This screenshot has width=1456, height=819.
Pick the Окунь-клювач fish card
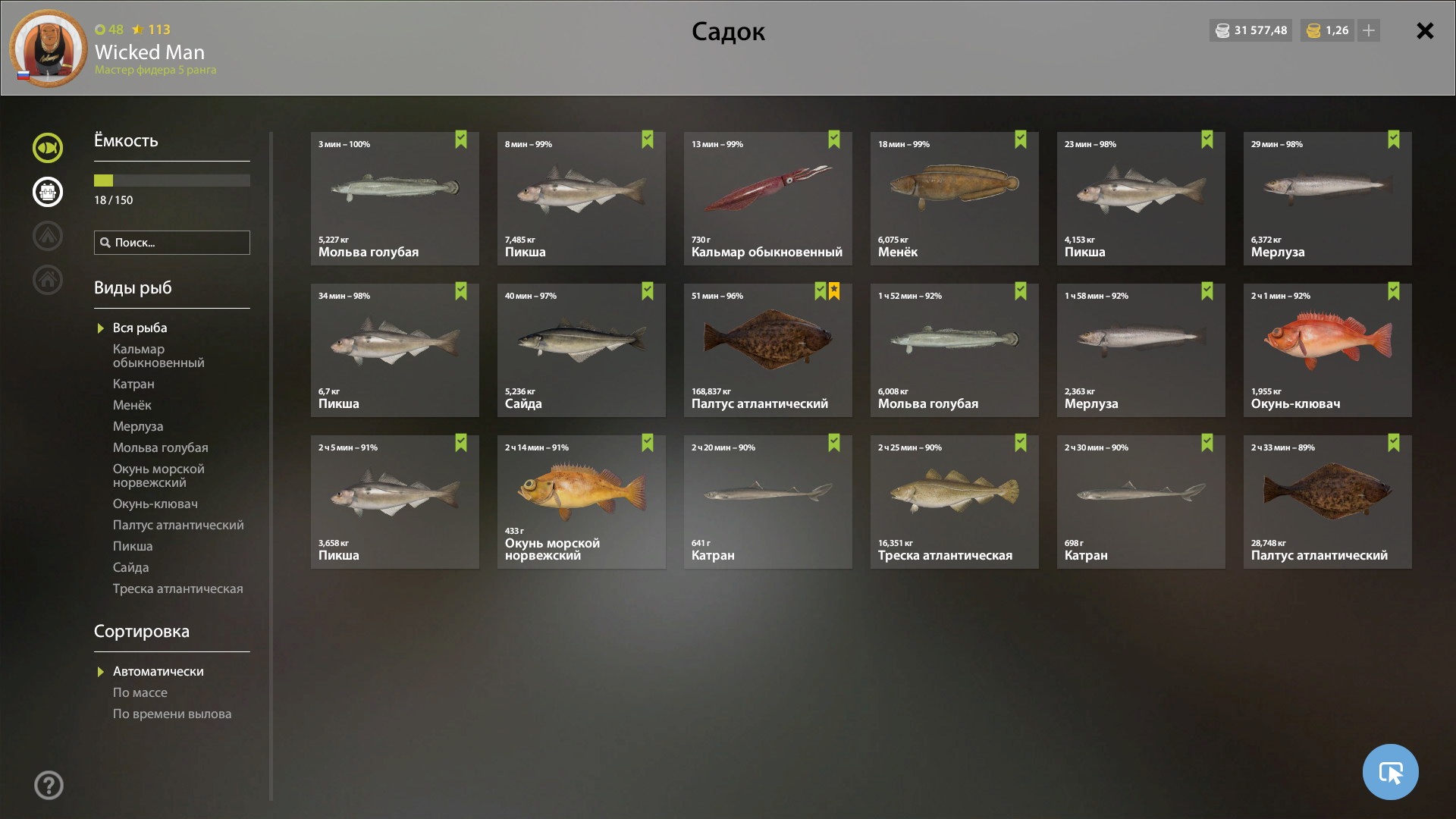(x=1327, y=350)
